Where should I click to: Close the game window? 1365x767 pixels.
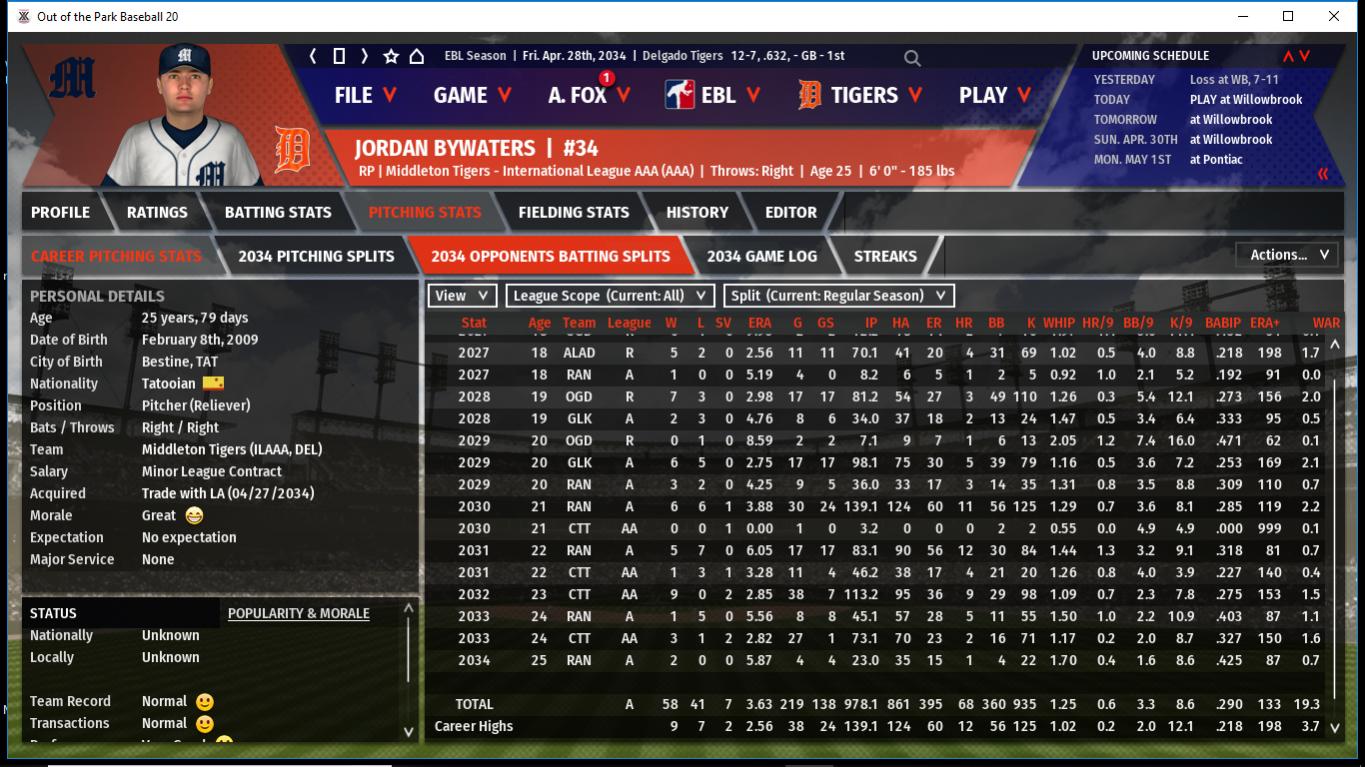(1334, 16)
